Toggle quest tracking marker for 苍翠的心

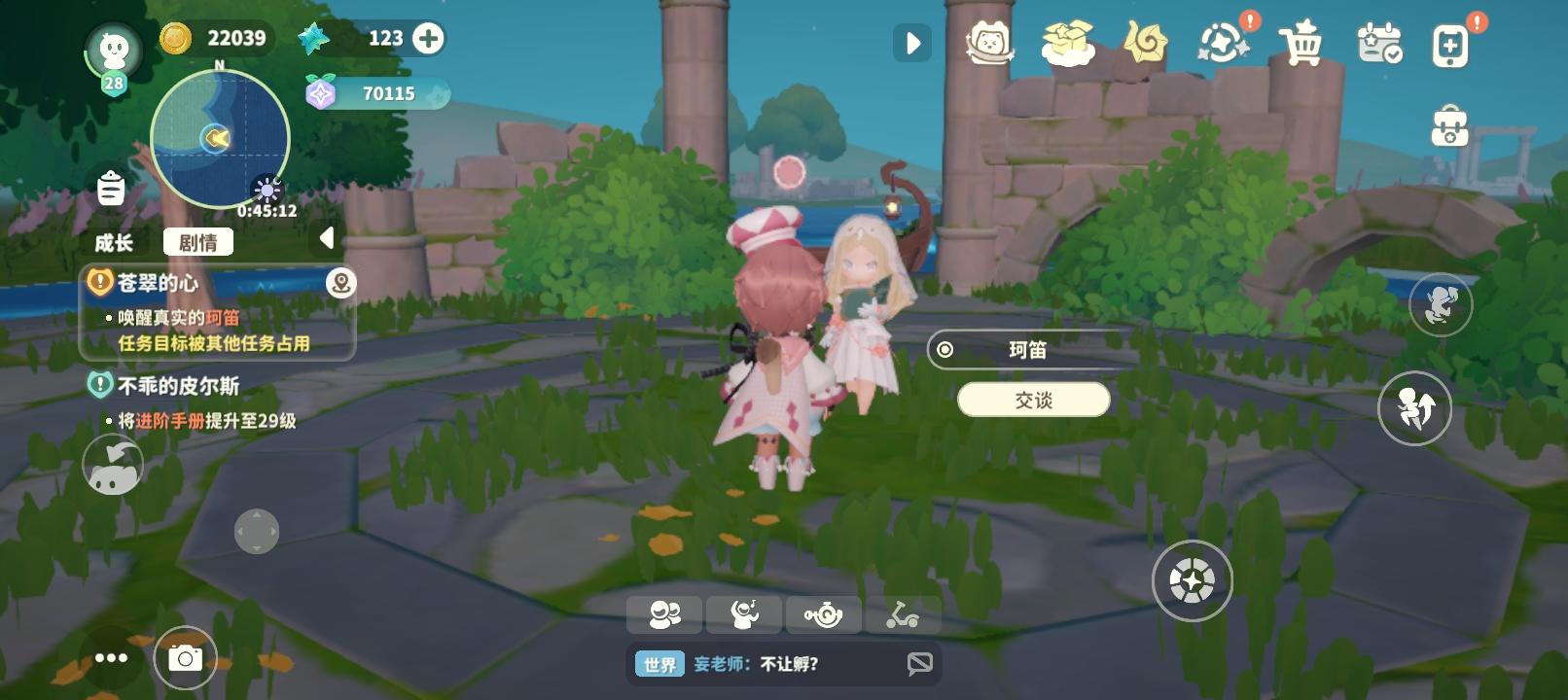point(342,283)
